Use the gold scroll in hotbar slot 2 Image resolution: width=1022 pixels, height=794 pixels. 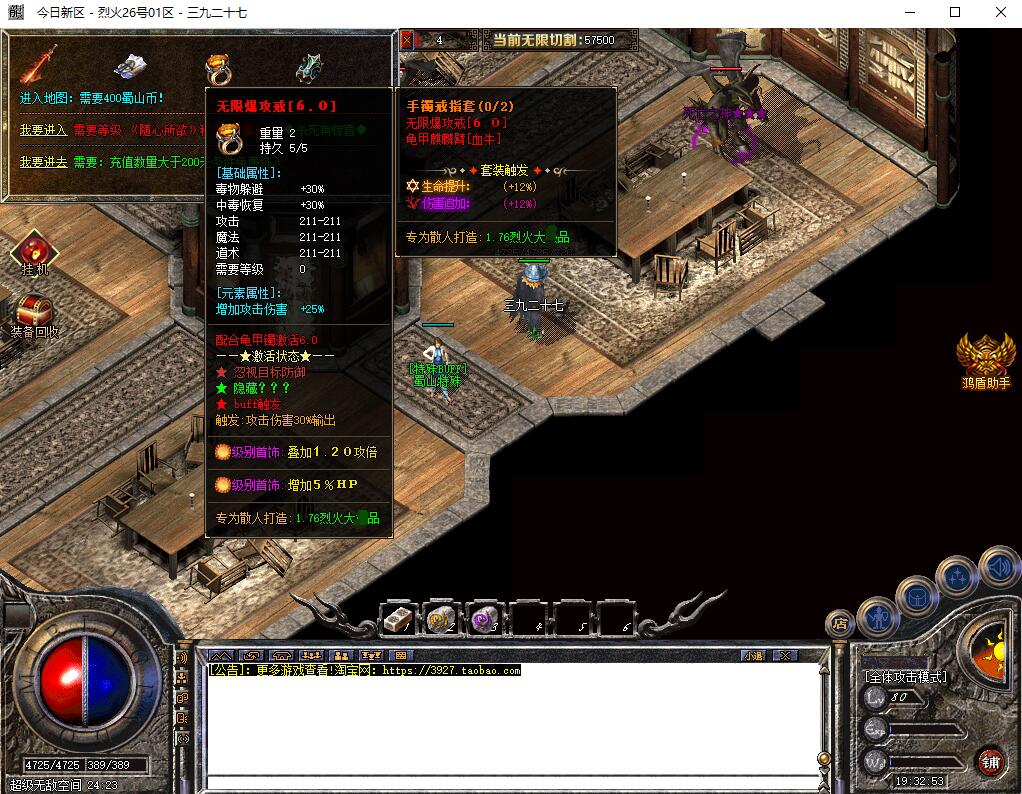coord(441,621)
